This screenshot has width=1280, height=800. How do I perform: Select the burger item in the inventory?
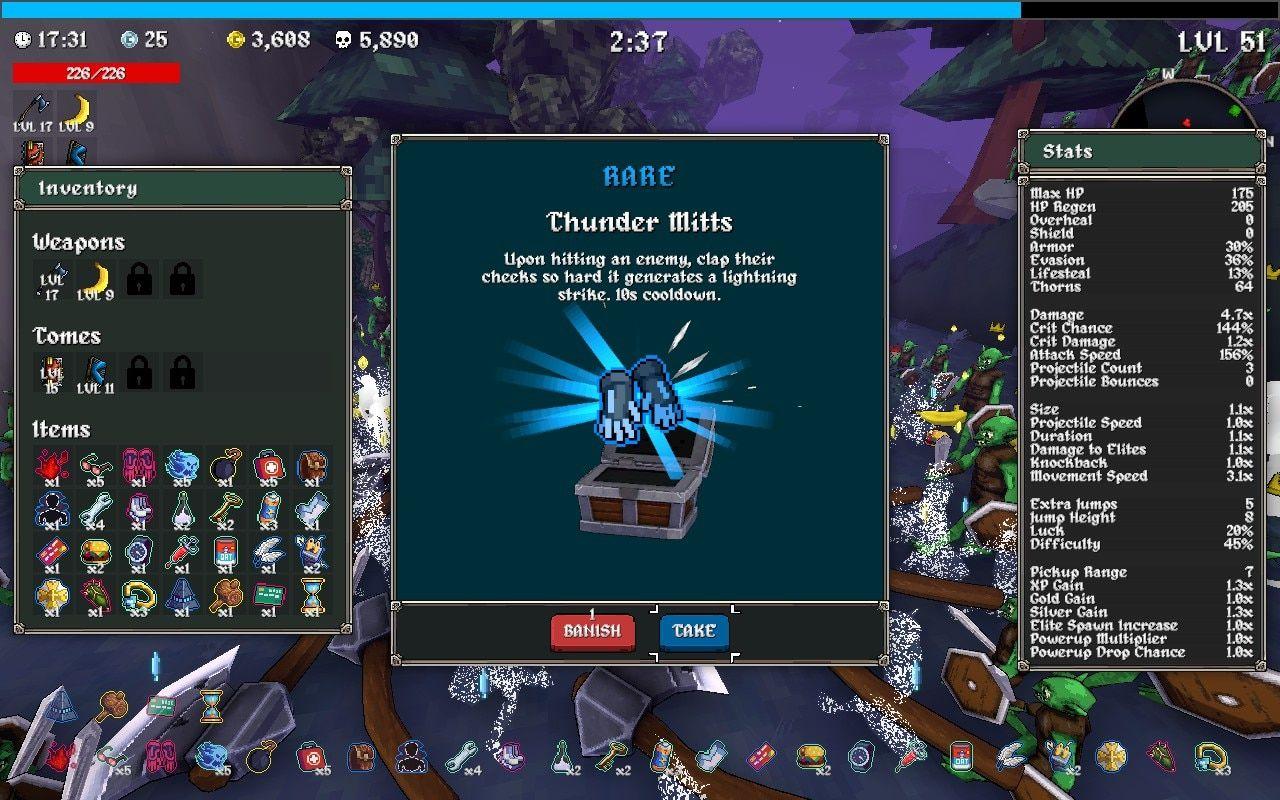(x=95, y=553)
